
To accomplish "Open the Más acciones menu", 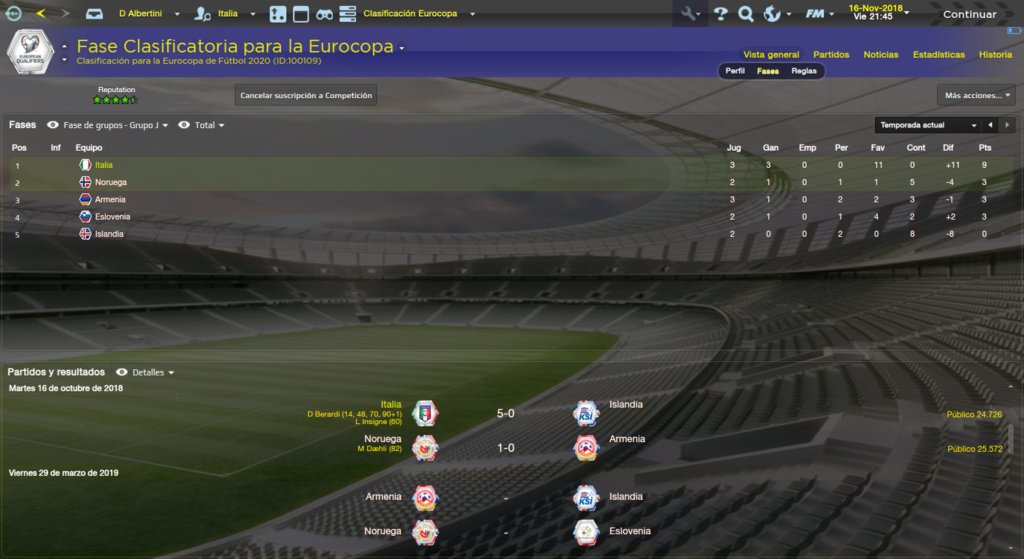I will [976, 96].
